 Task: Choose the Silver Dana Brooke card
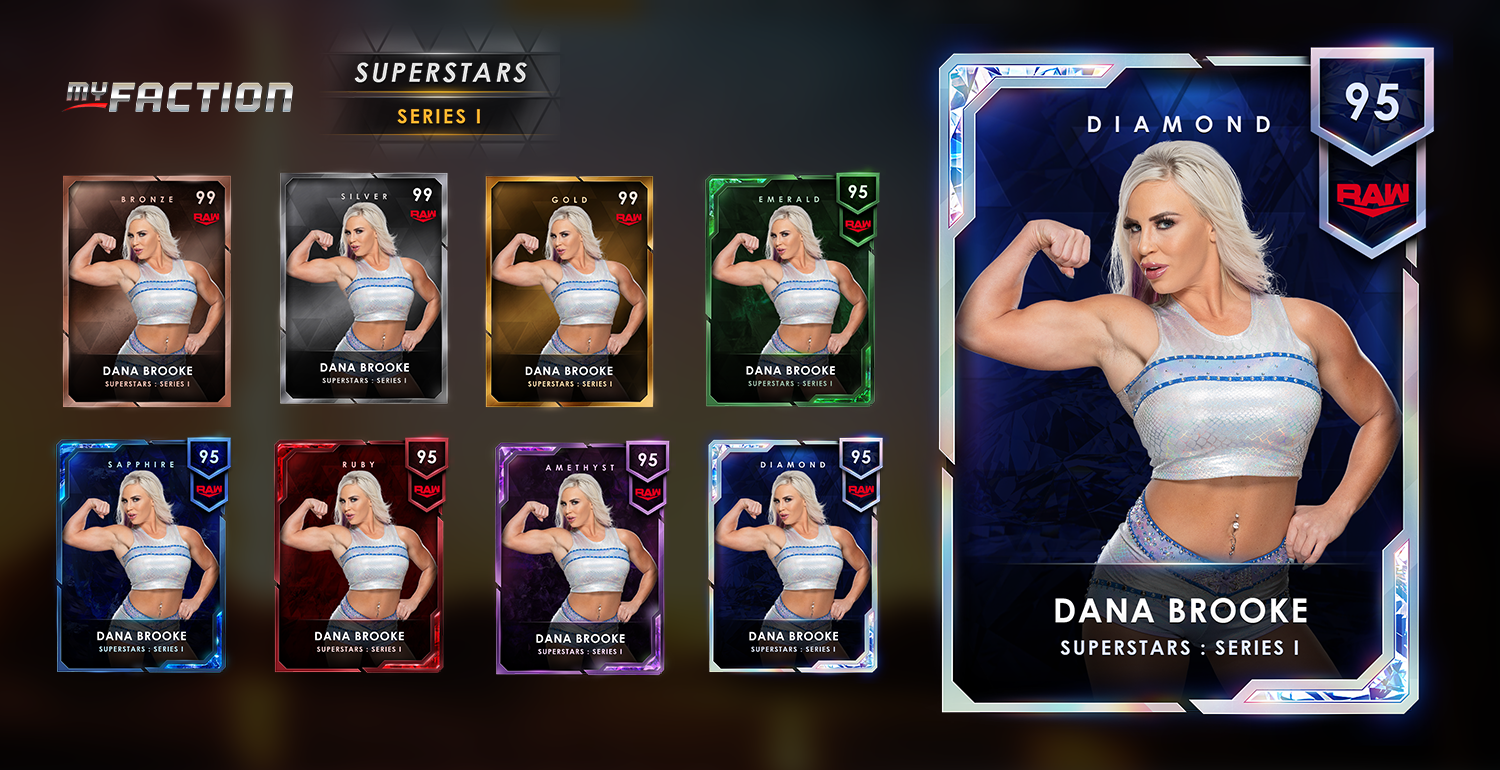click(364, 289)
